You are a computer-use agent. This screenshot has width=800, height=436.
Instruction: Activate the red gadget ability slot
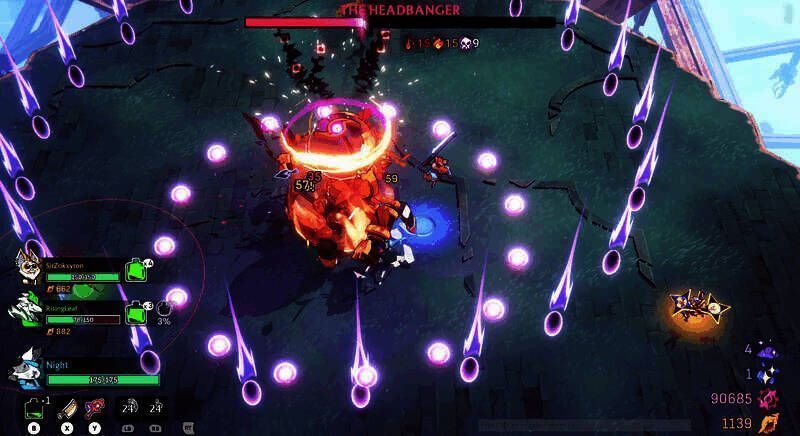click(95, 407)
